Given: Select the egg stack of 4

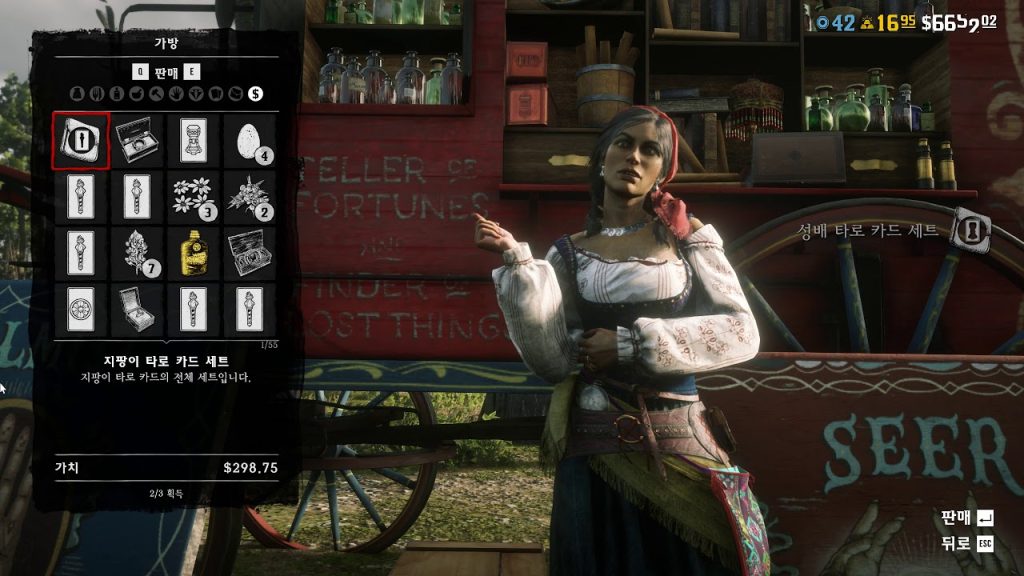Looking at the screenshot, I should click(249, 141).
